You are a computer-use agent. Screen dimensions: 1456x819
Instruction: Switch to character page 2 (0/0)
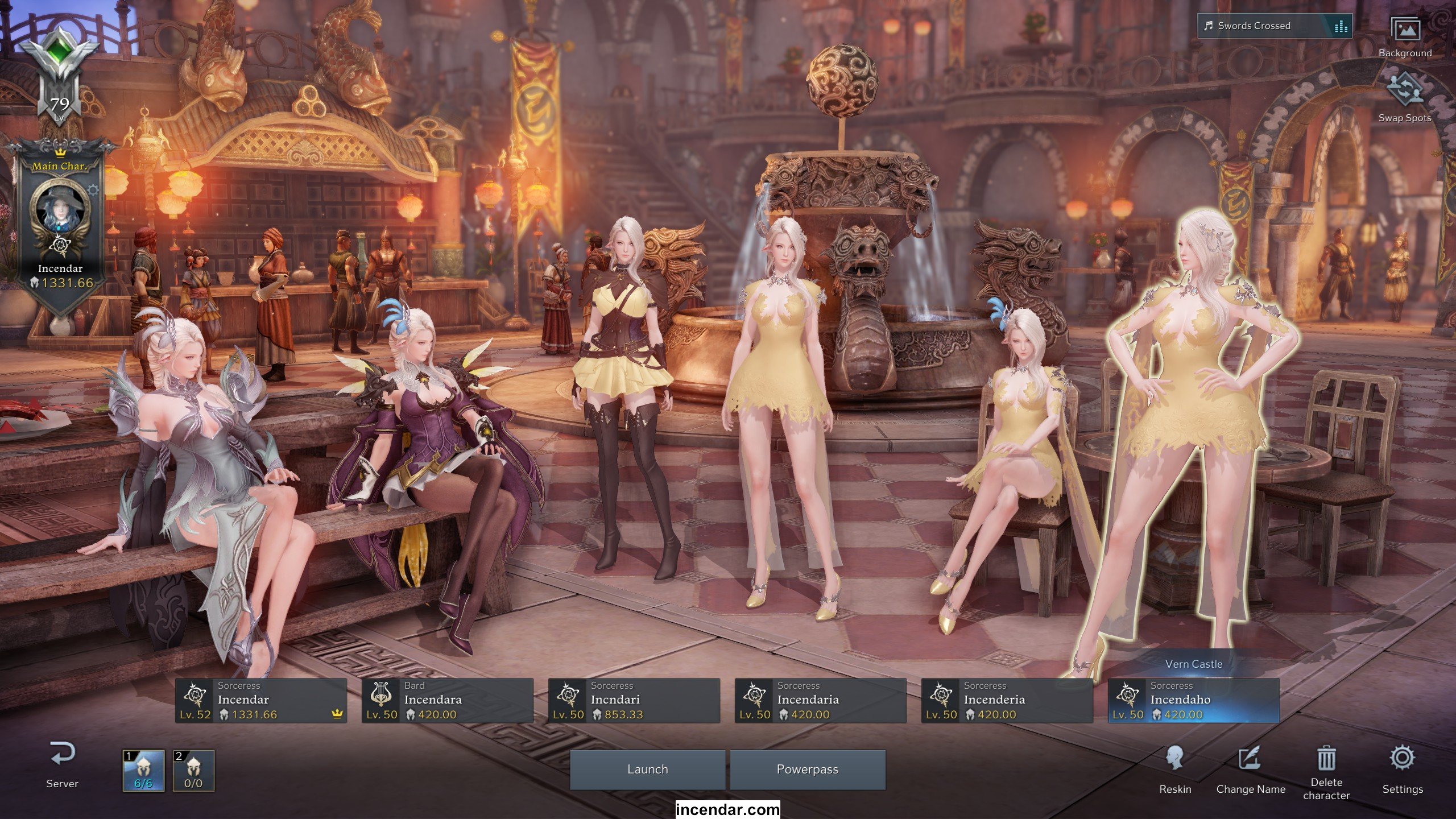point(193,771)
